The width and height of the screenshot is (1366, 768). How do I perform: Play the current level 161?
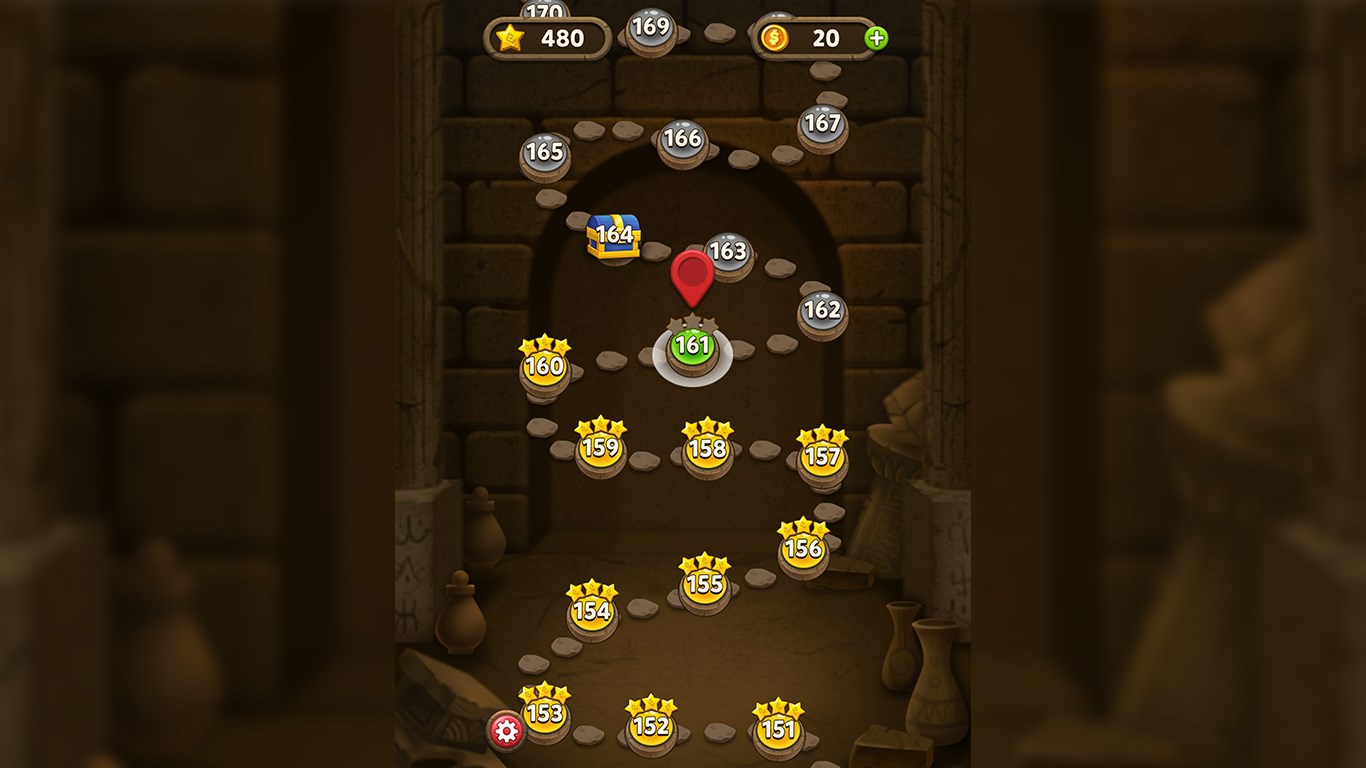click(694, 349)
